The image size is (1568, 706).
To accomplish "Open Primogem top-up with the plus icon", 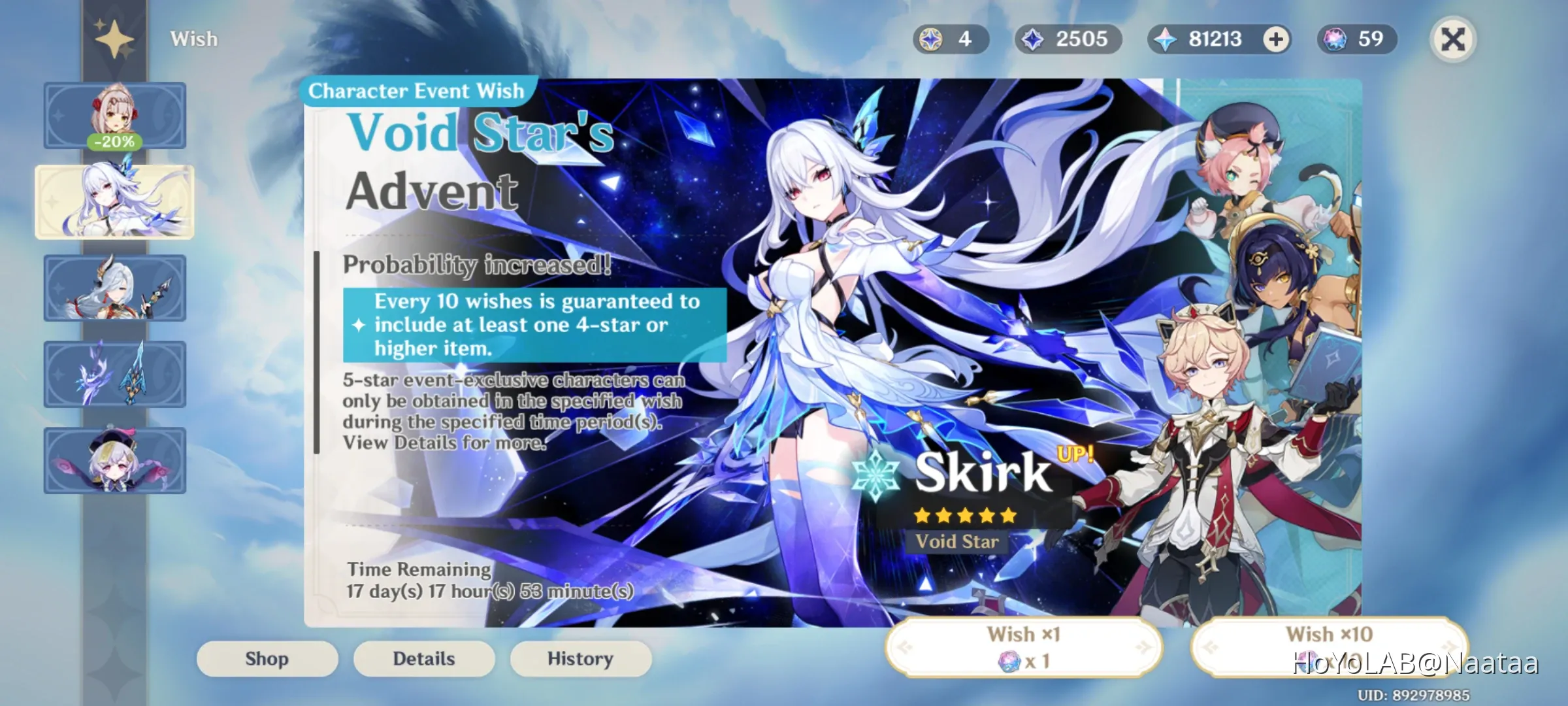I will pyautogui.click(x=1277, y=39).
